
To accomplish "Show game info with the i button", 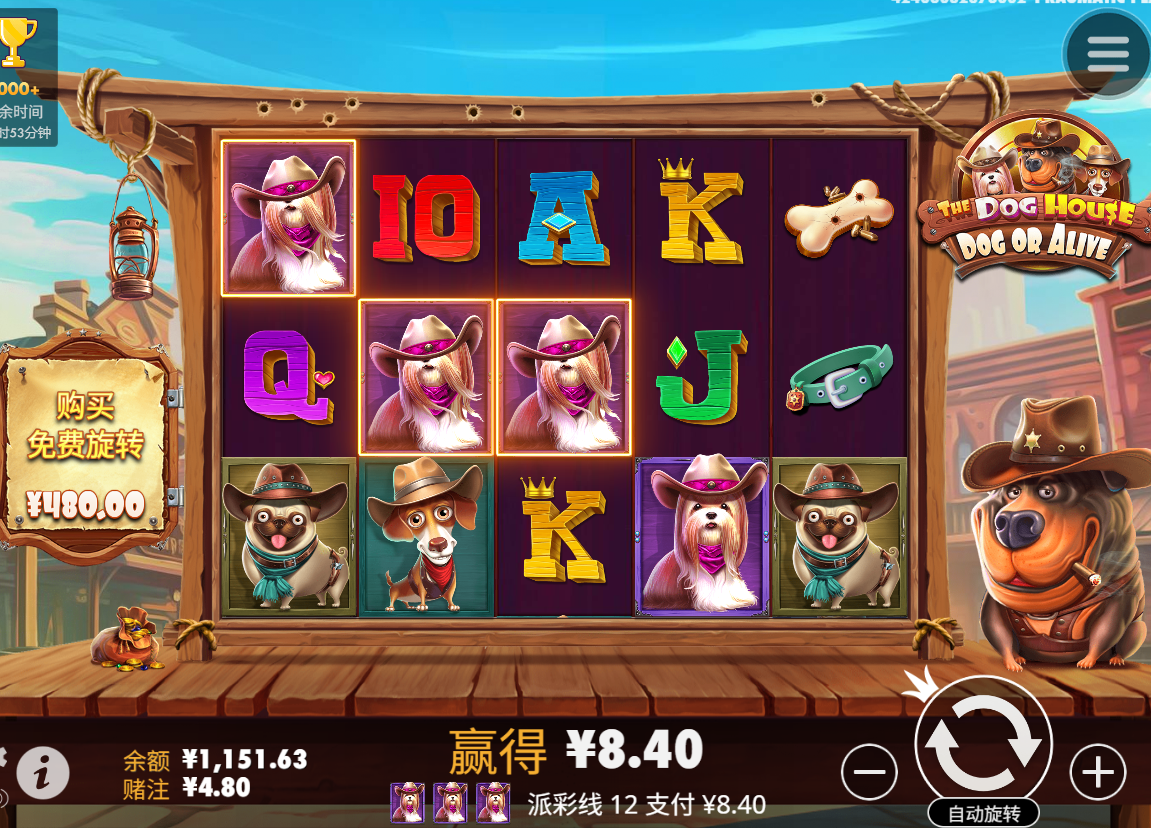I will click(43, 772).
